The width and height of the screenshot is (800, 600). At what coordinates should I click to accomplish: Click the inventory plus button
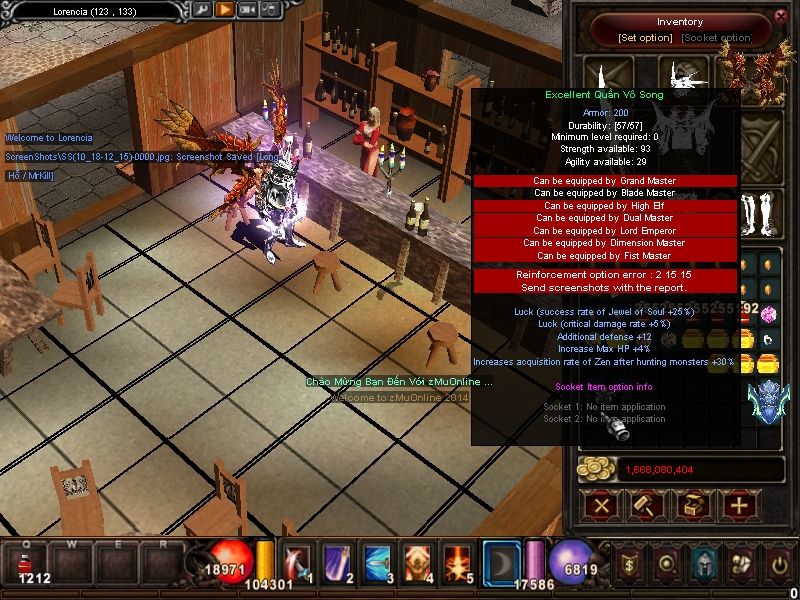[738, 505]
